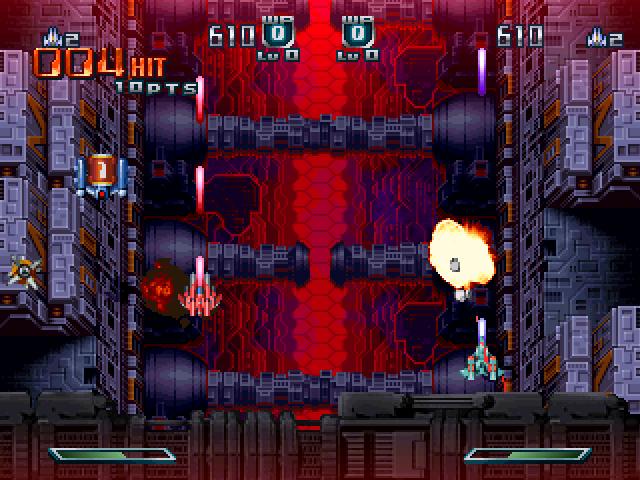Image resolution: width=640 pixels, height=480 pixels.
Task: Click player one's weapon level shield icon
Action: coord(278,35)
